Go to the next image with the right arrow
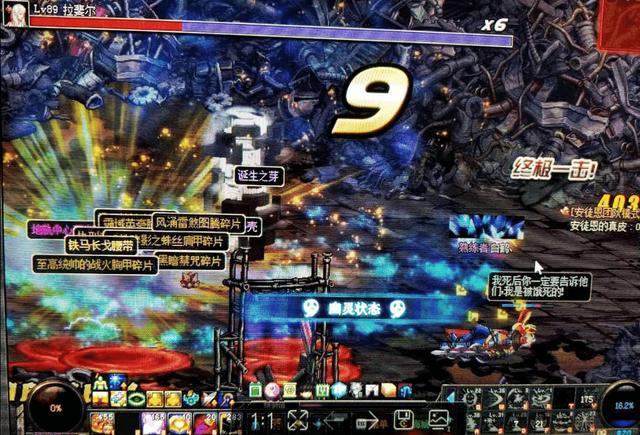 coord(368,420)
